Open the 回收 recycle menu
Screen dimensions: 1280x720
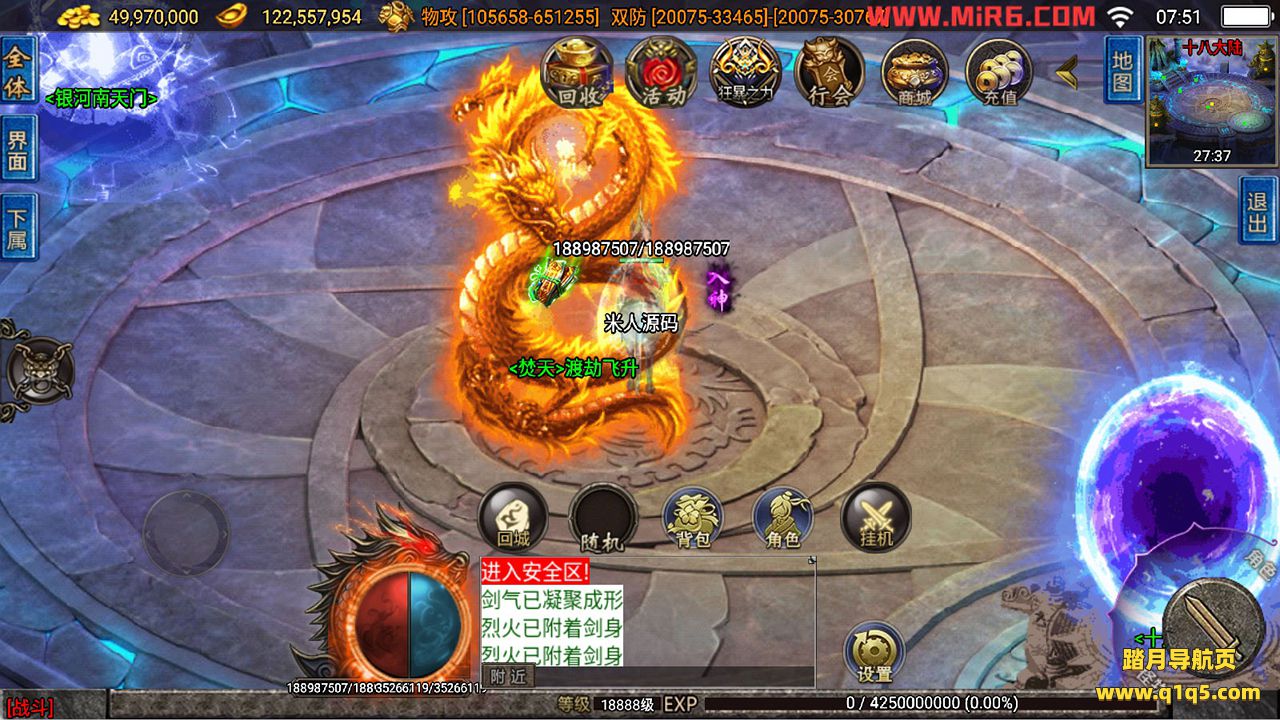(577, 72)
